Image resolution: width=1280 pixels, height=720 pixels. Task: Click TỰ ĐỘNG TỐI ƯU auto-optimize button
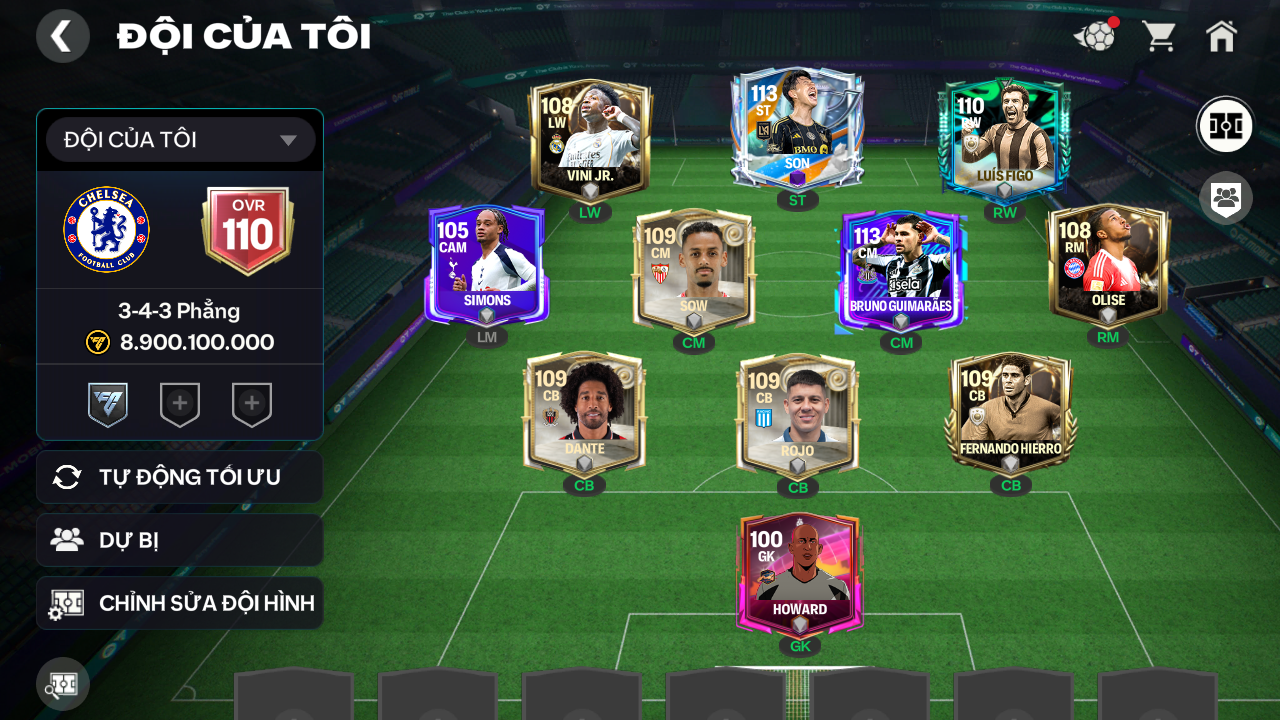point(180,477)
